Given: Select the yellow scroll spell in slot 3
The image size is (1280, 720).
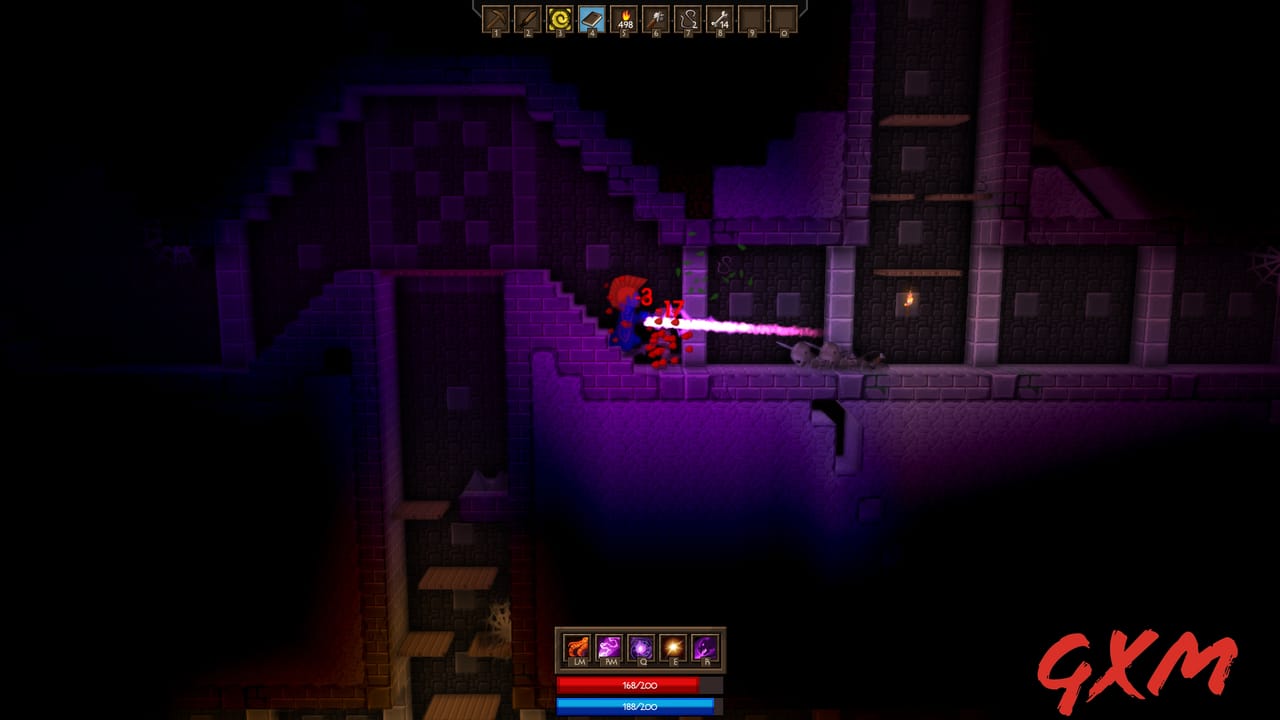Looking at the screenshot, I should pyautogui.click(x=560, y=19).
